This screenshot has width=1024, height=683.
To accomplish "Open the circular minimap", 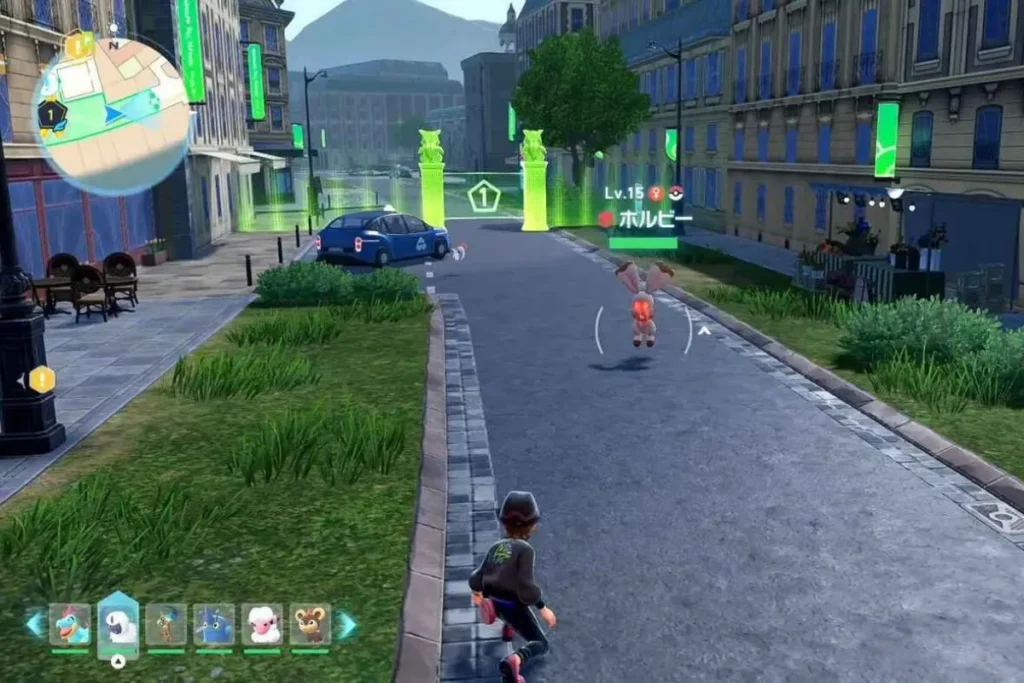I will (112, 116).
